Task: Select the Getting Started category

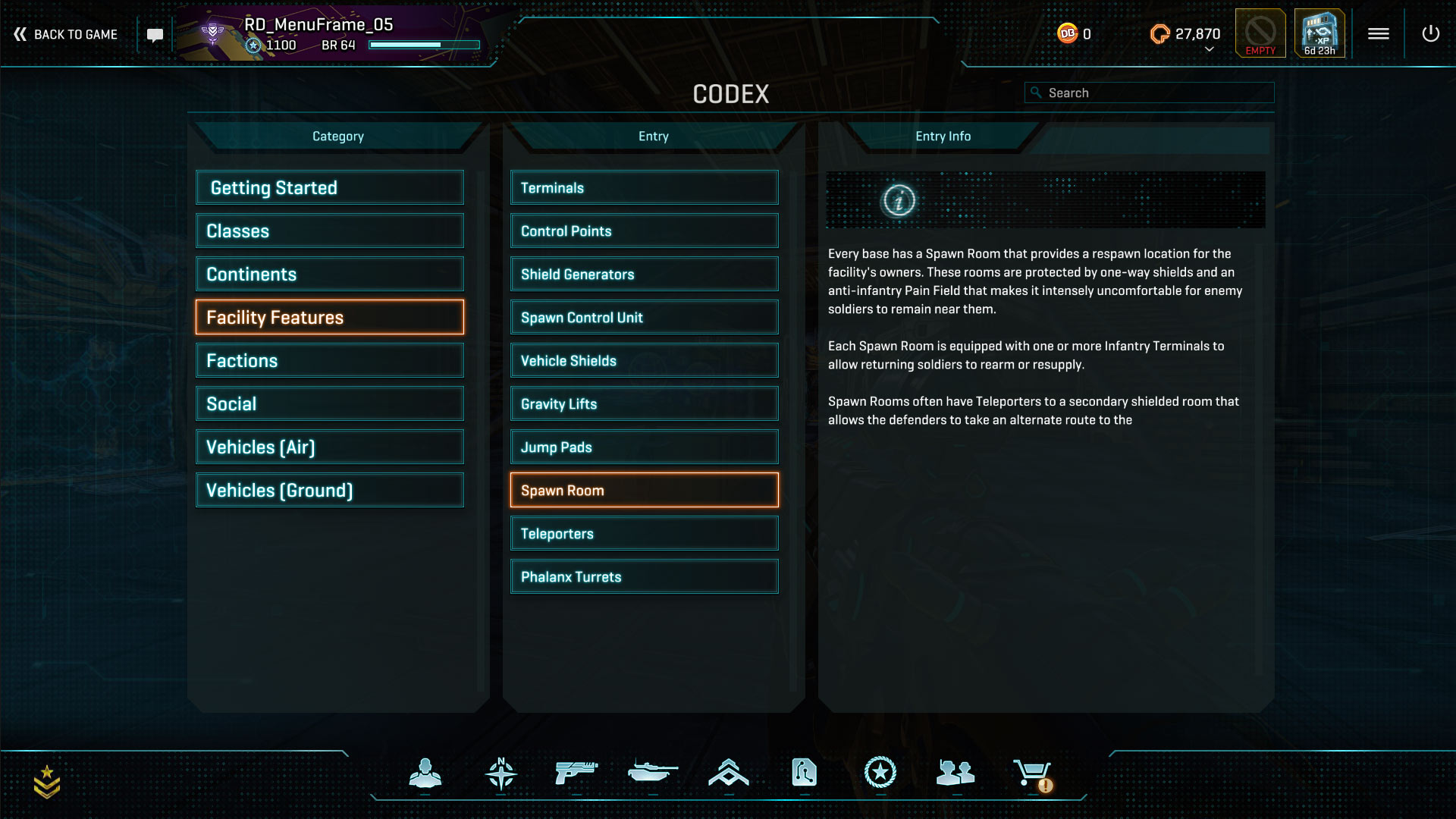Action: click(x=330, y=187)
